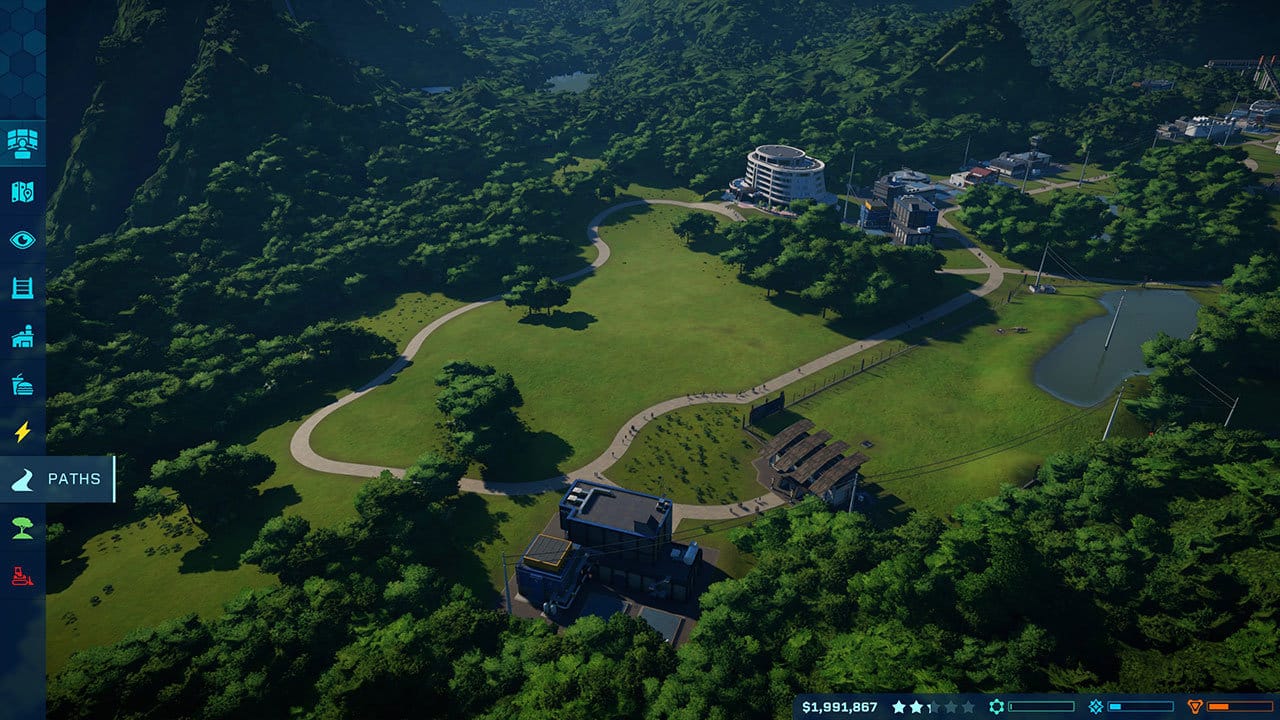Open the lightning bolt power menu
This screenshot has height=720, width=1280.
click(22, 432)
